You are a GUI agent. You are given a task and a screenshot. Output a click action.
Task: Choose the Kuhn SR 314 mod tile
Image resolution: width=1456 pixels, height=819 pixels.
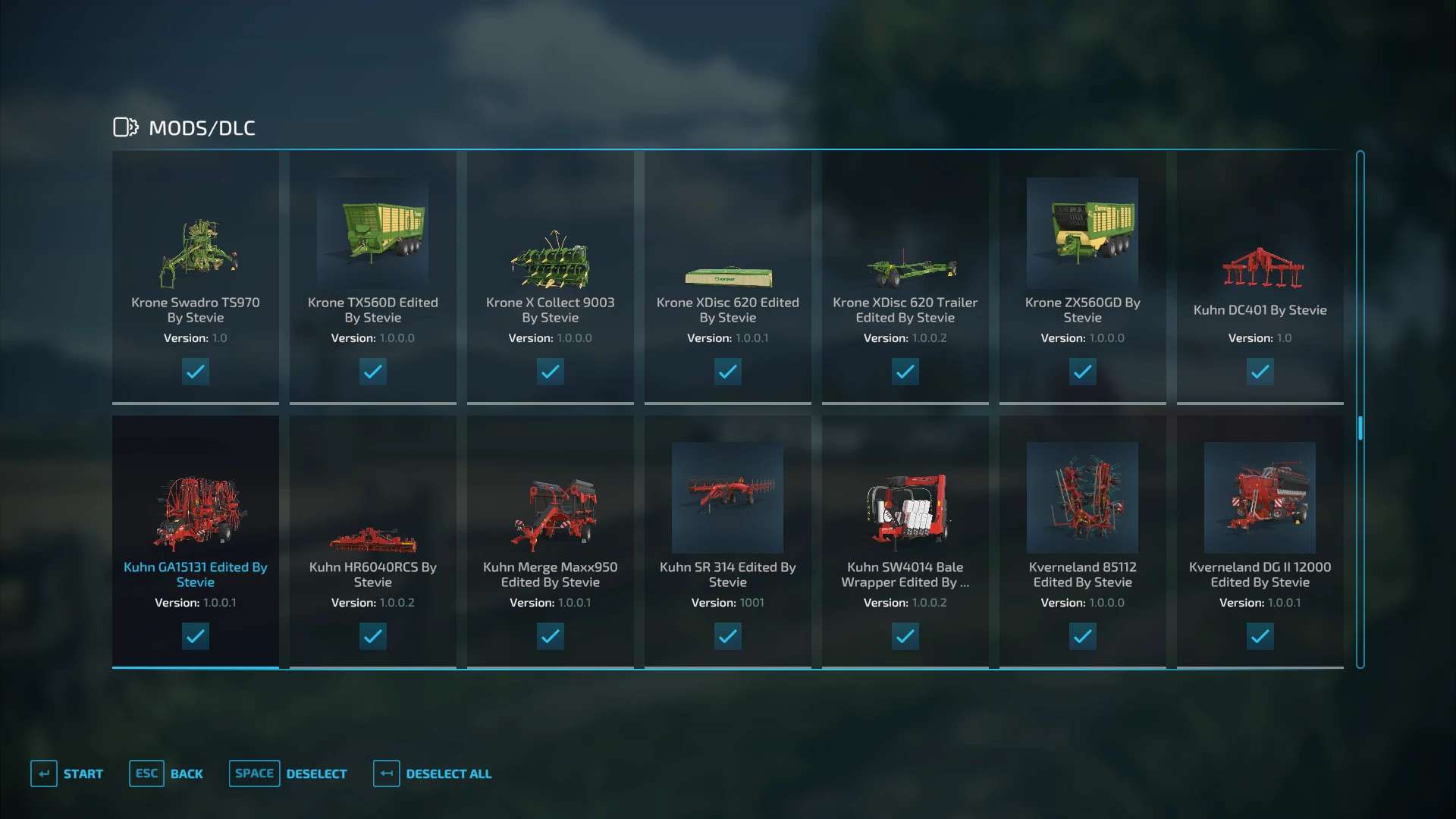(728, 538)
